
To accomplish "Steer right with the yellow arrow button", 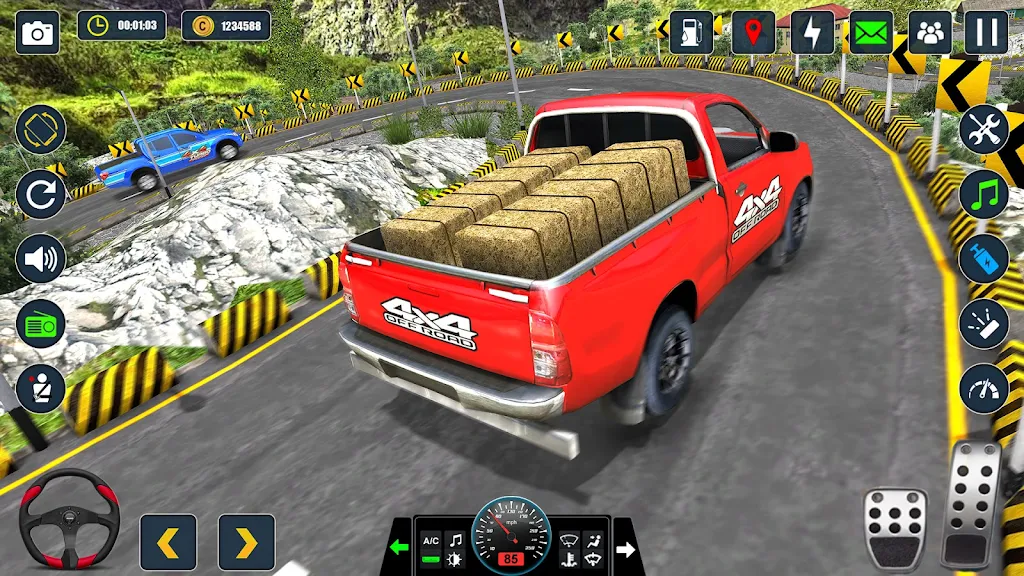I will tap(246, 542).
